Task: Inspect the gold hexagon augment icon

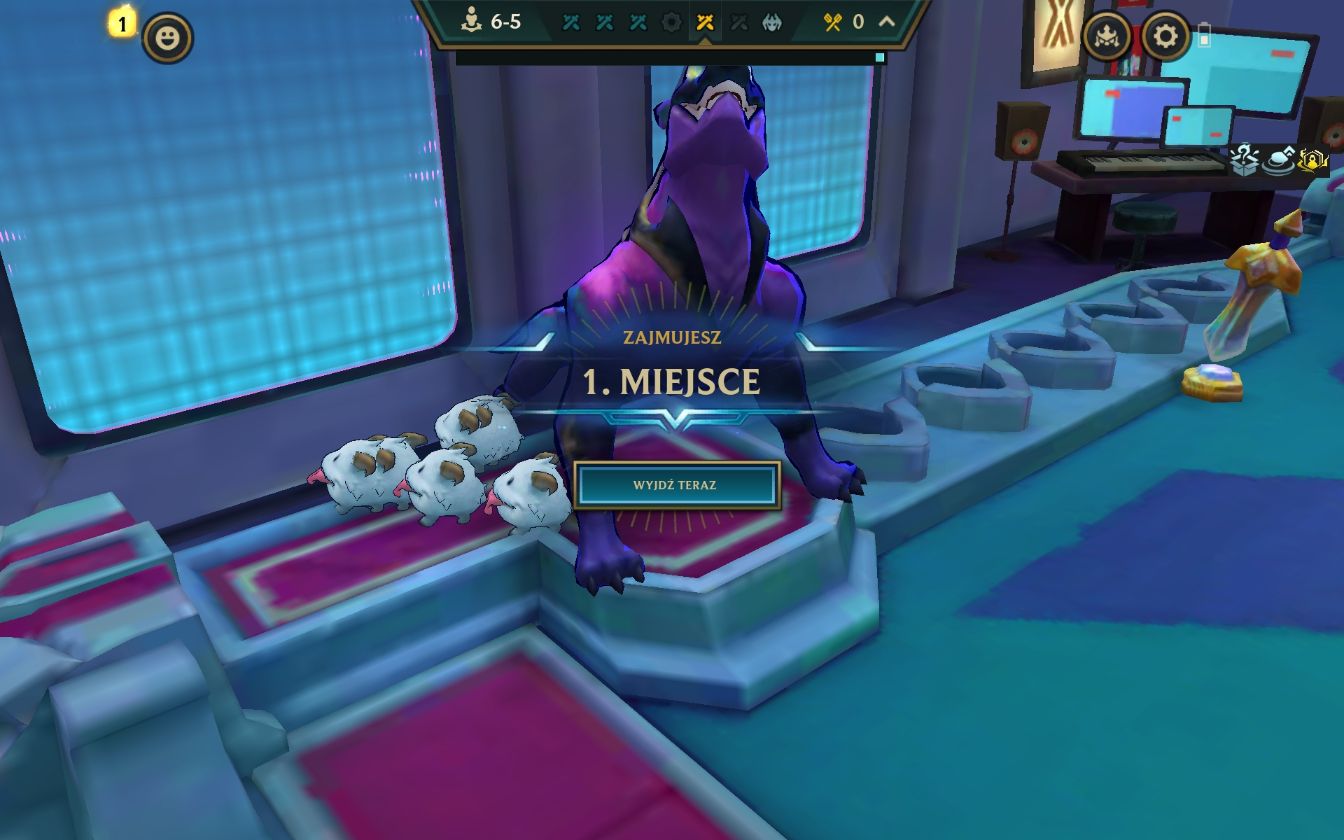Action: (x=1312, y=160)
